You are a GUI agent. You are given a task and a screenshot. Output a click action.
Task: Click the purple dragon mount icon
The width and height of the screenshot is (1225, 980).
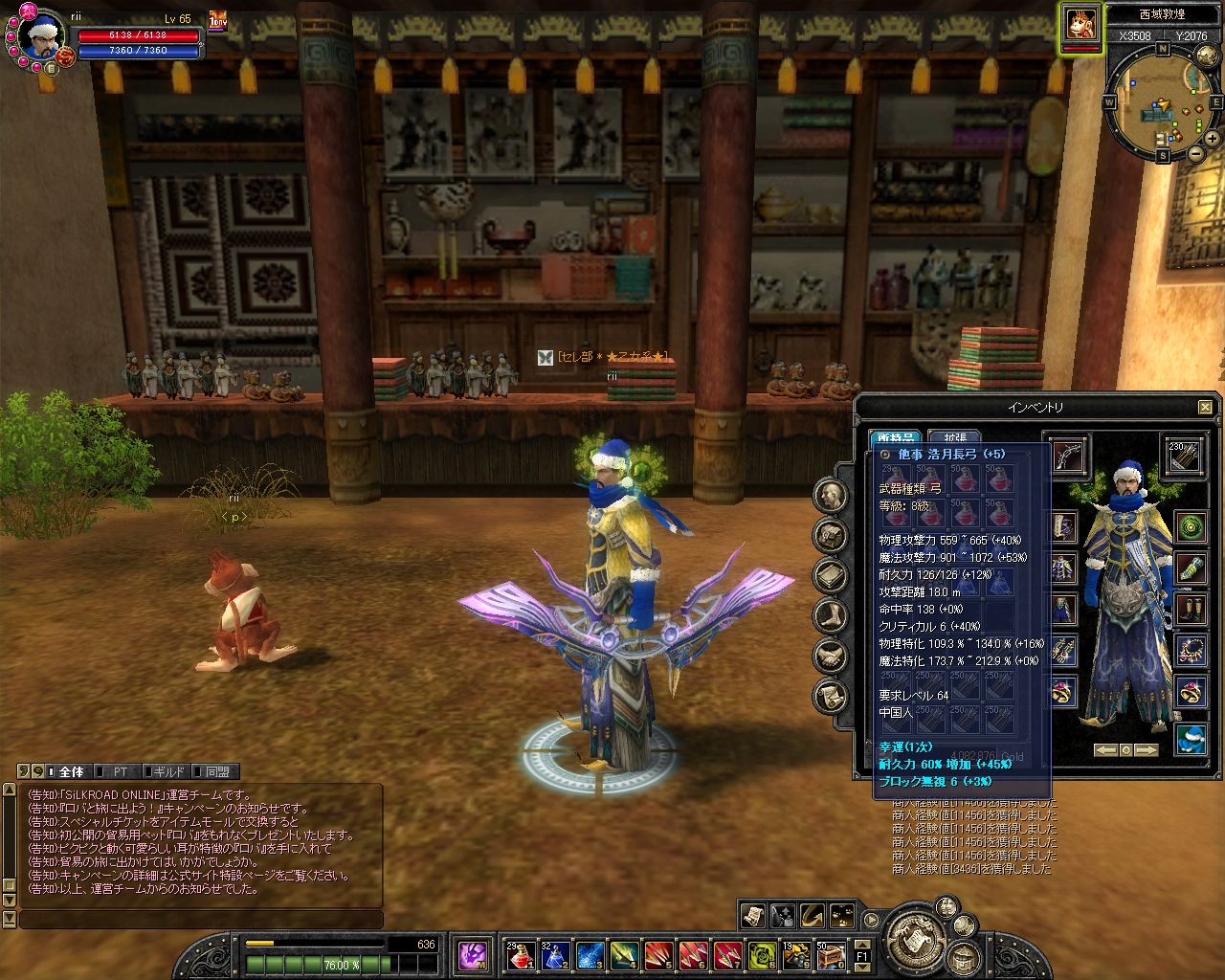[x=473, y=954]
